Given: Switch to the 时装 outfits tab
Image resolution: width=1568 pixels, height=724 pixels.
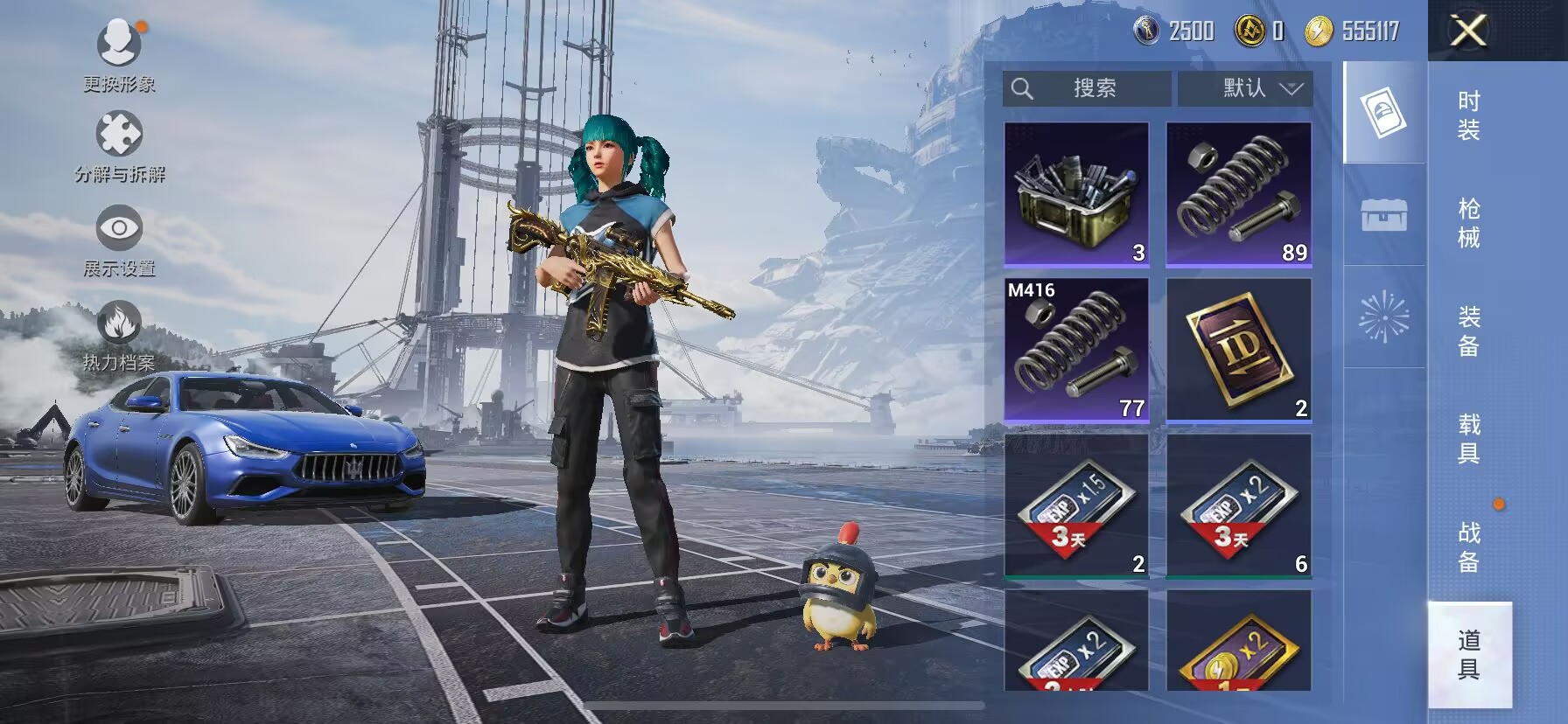Looking at the screenshot, I should tap(1468, 115).
